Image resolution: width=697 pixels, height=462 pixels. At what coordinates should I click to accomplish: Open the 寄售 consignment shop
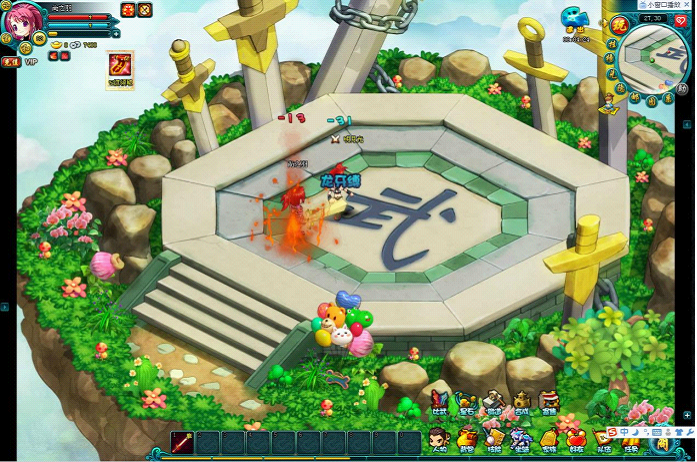[548, 403]
